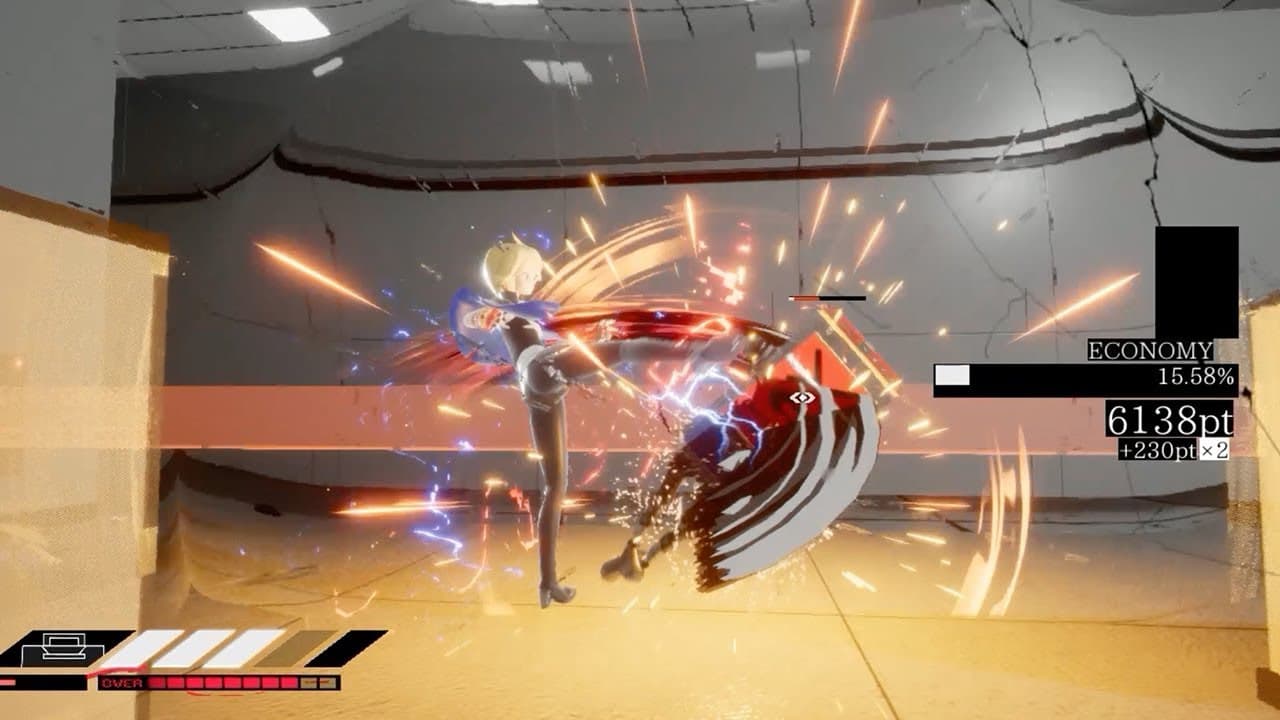The width and height of the screenshot is (1280, 720).
Task: Click the 15.58% percentage readout
Action: click(x=1196, y=376)
